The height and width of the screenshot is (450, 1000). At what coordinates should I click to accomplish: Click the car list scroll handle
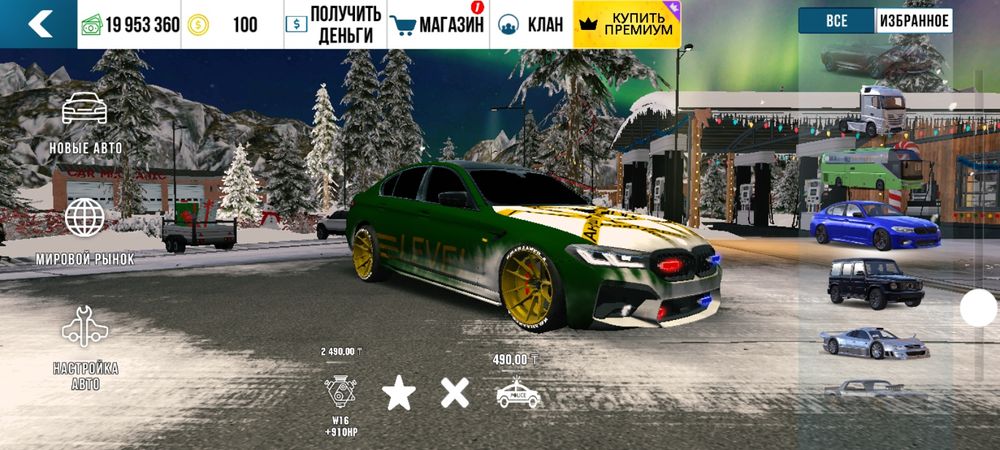tap(978, 308)
